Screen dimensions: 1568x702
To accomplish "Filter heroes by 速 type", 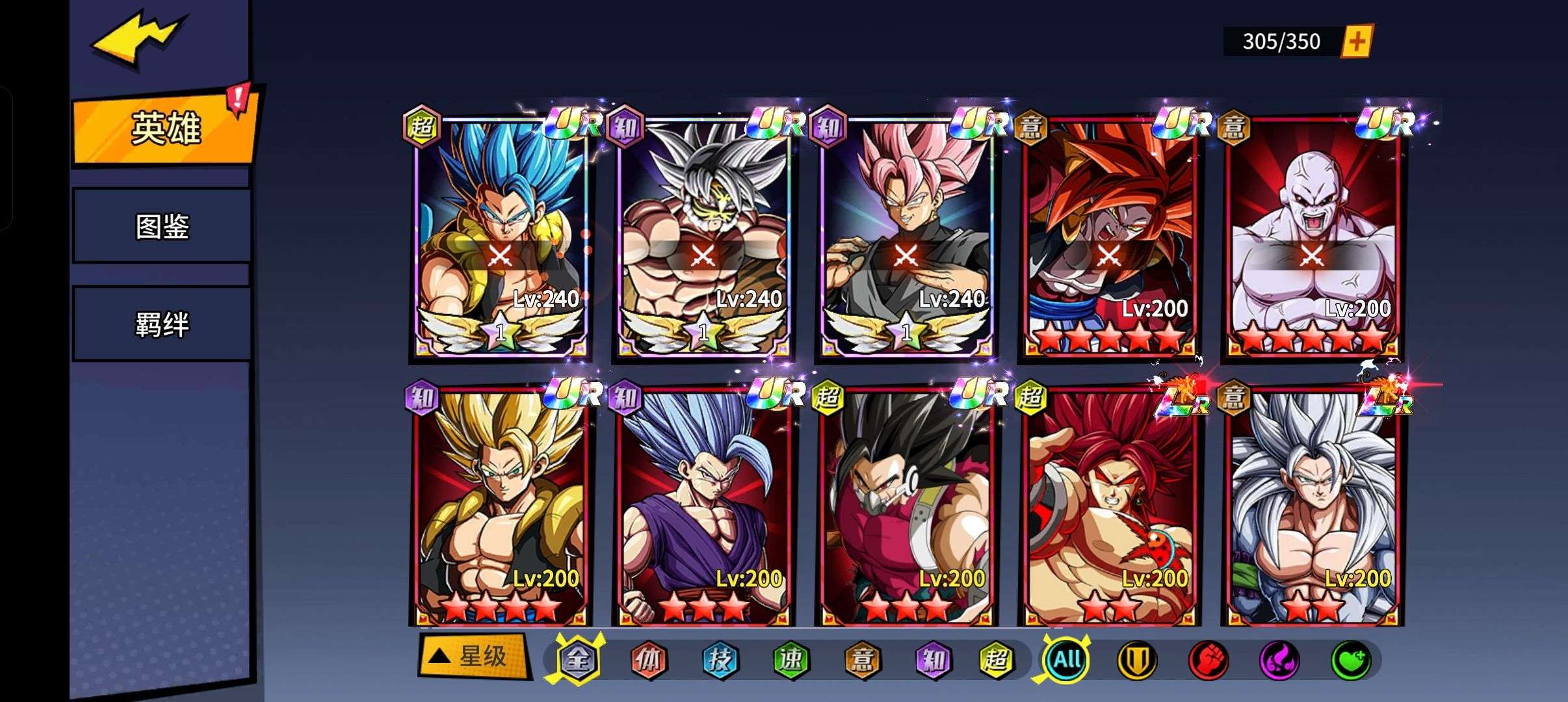I will (791, 660).
